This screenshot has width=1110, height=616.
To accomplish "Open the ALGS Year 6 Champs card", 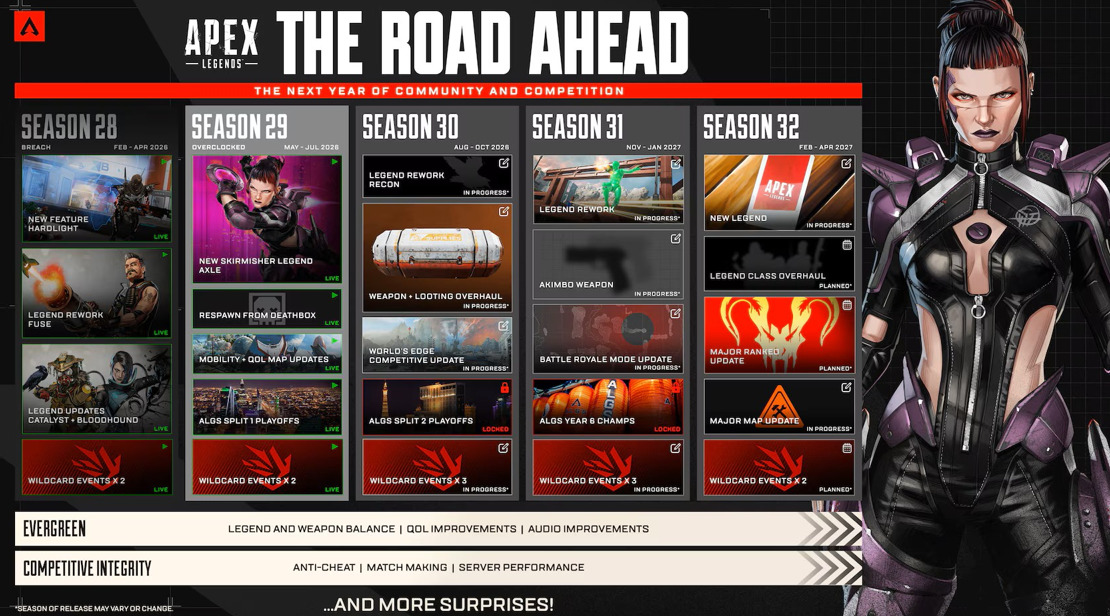I will pos(608,407).
